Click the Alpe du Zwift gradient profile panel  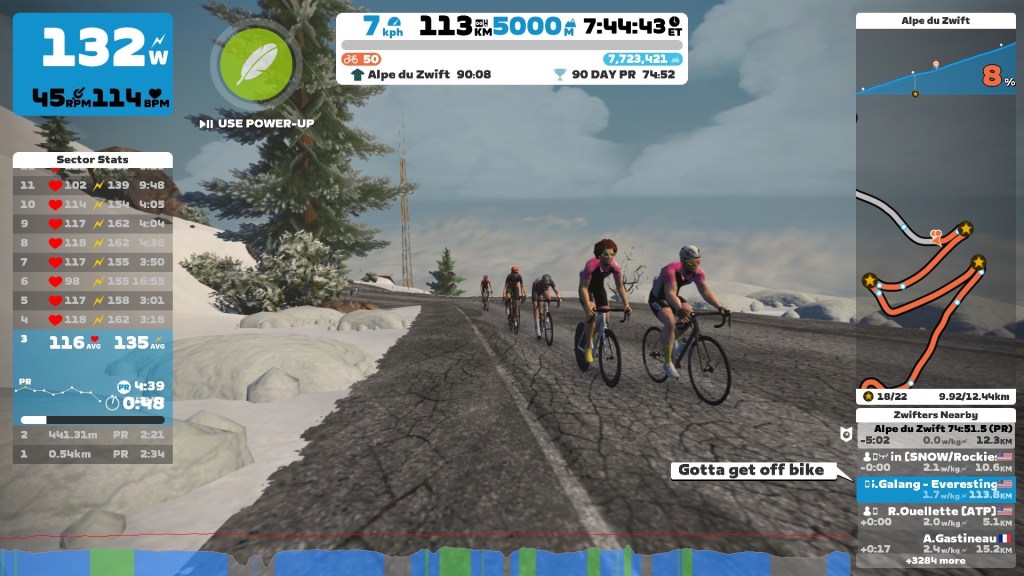click(x=935, y=62)
